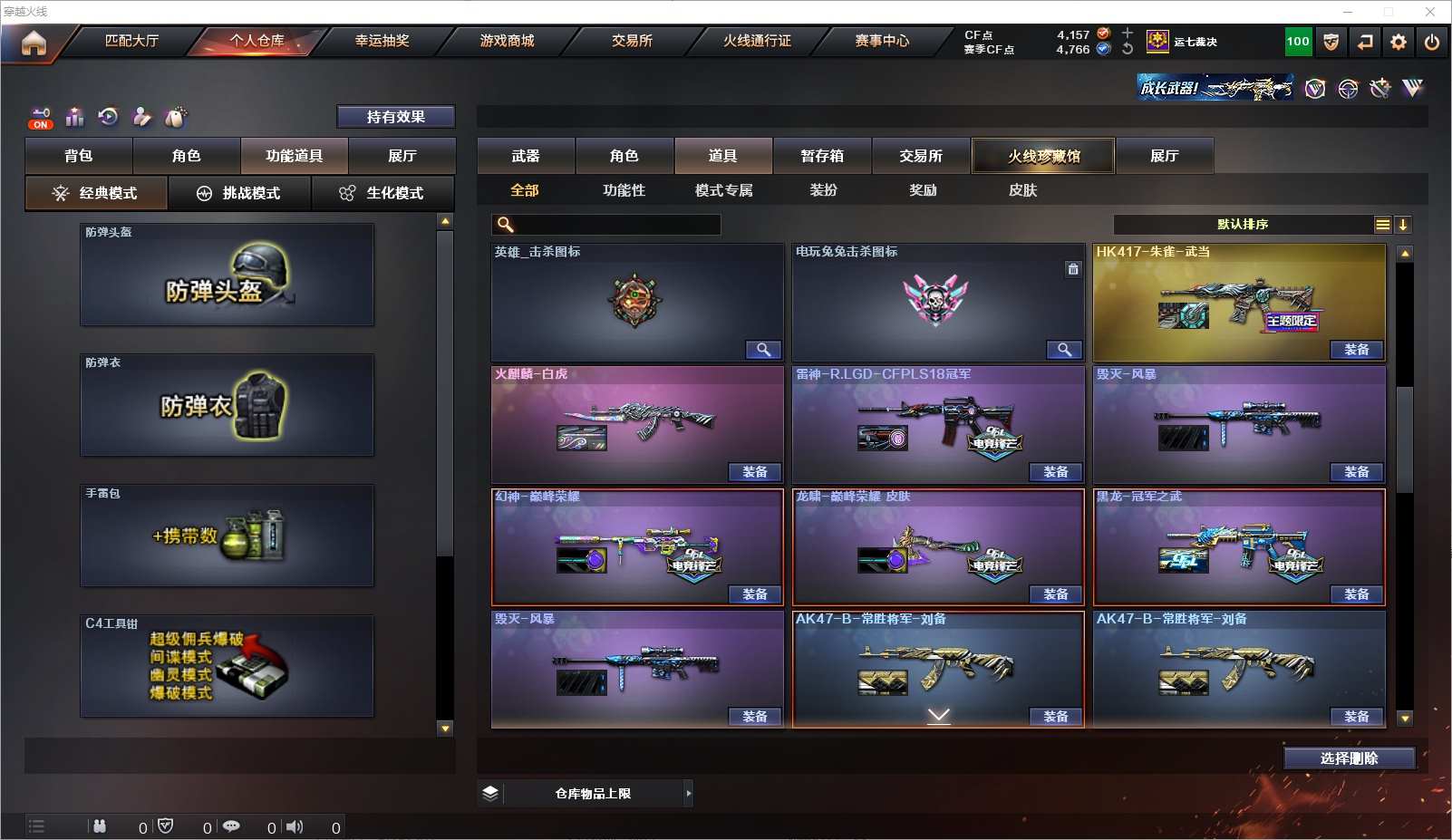
Task: Open the 默认排序 sort dropdown
Action: point(1243,225)
